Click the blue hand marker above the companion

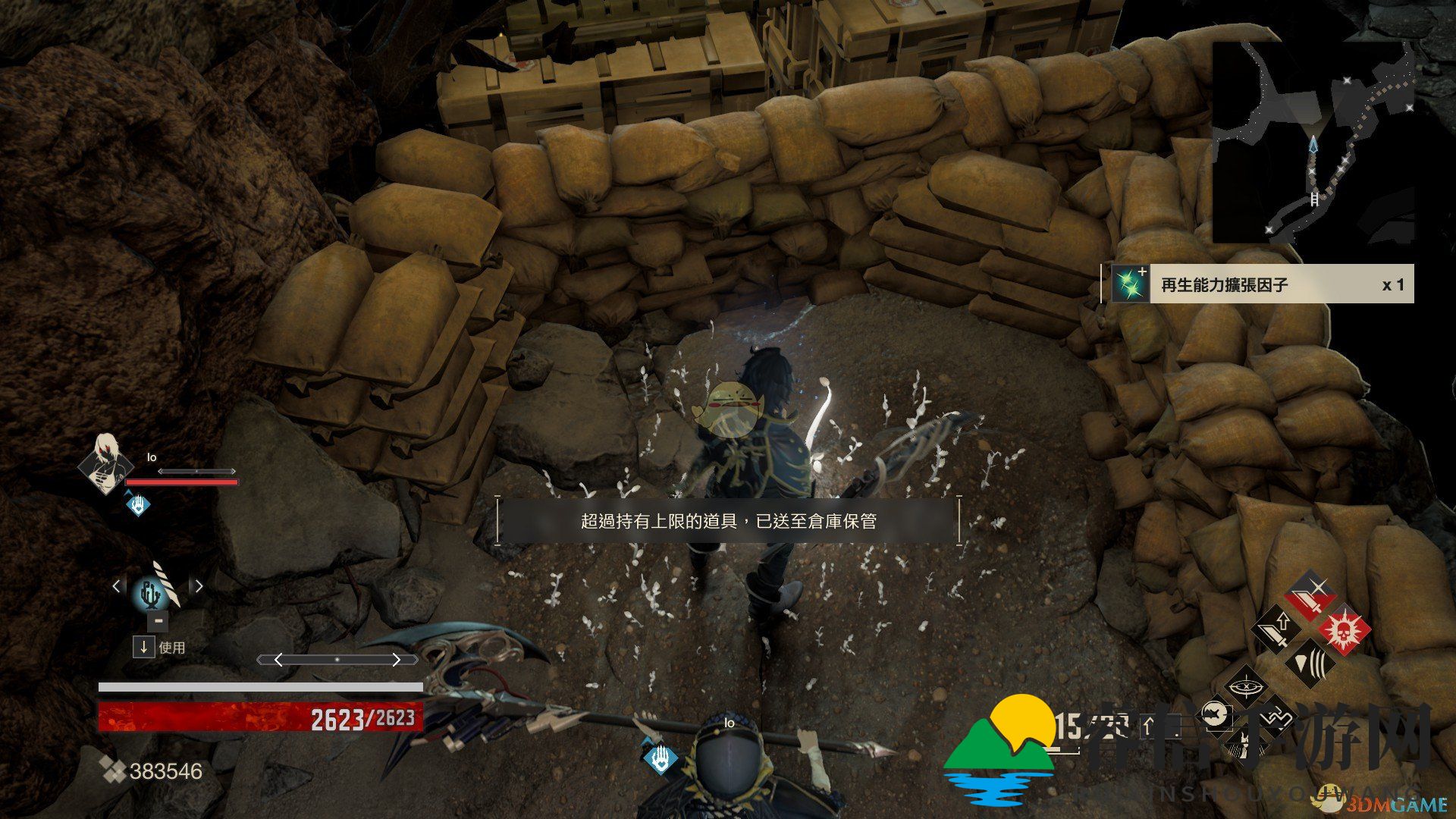pos(660,758)
